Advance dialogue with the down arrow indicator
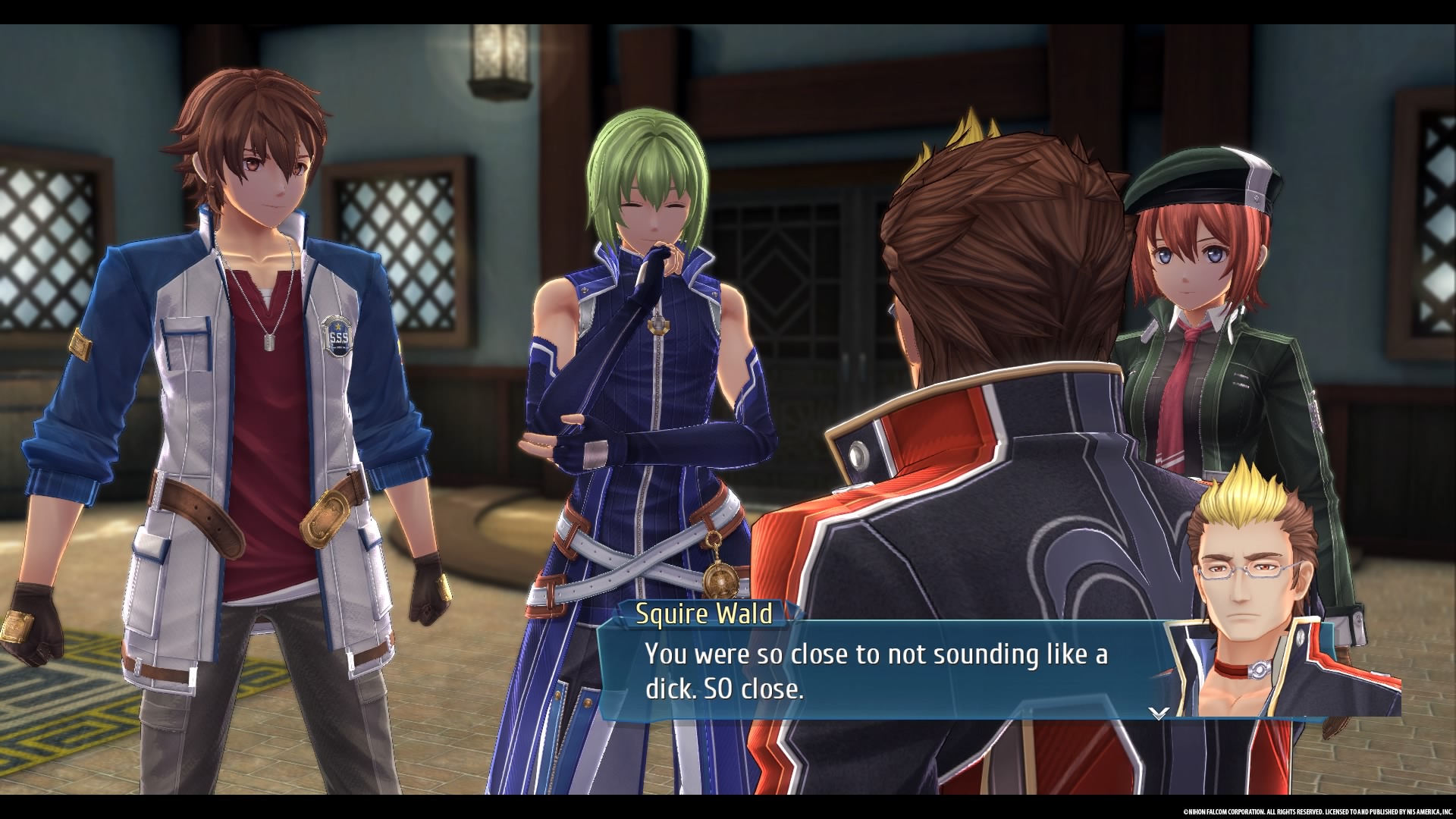The height and width of the screenshot is (819, 1456). click(x=1158, y=712)
